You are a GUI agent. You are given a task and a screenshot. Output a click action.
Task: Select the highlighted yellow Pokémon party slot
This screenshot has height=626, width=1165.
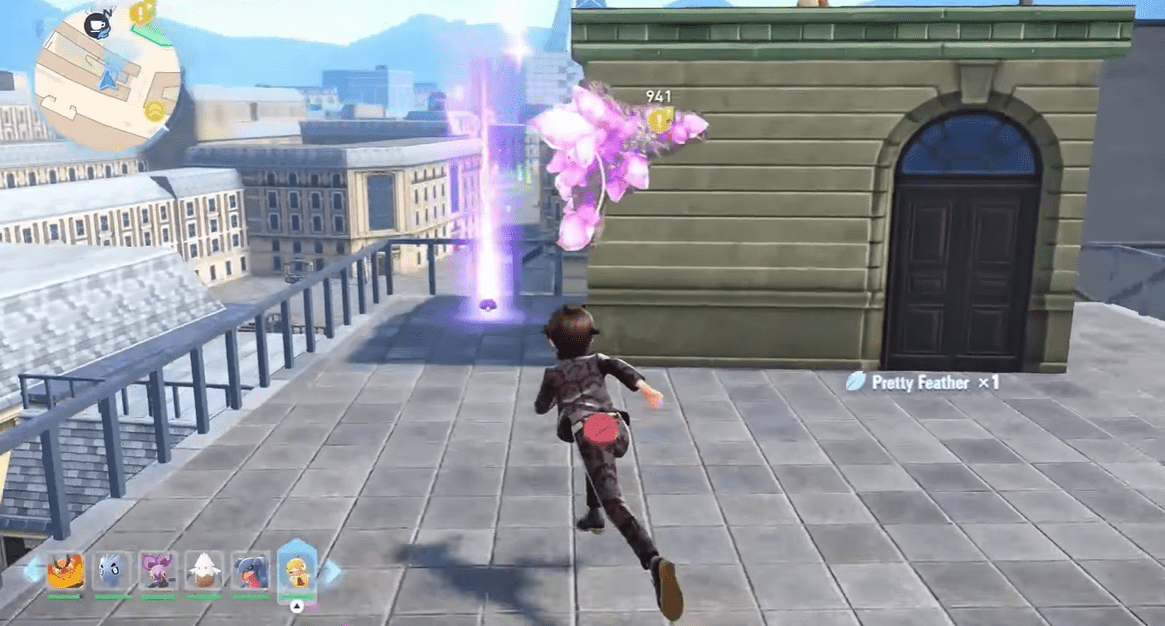[x=297, y=570]
